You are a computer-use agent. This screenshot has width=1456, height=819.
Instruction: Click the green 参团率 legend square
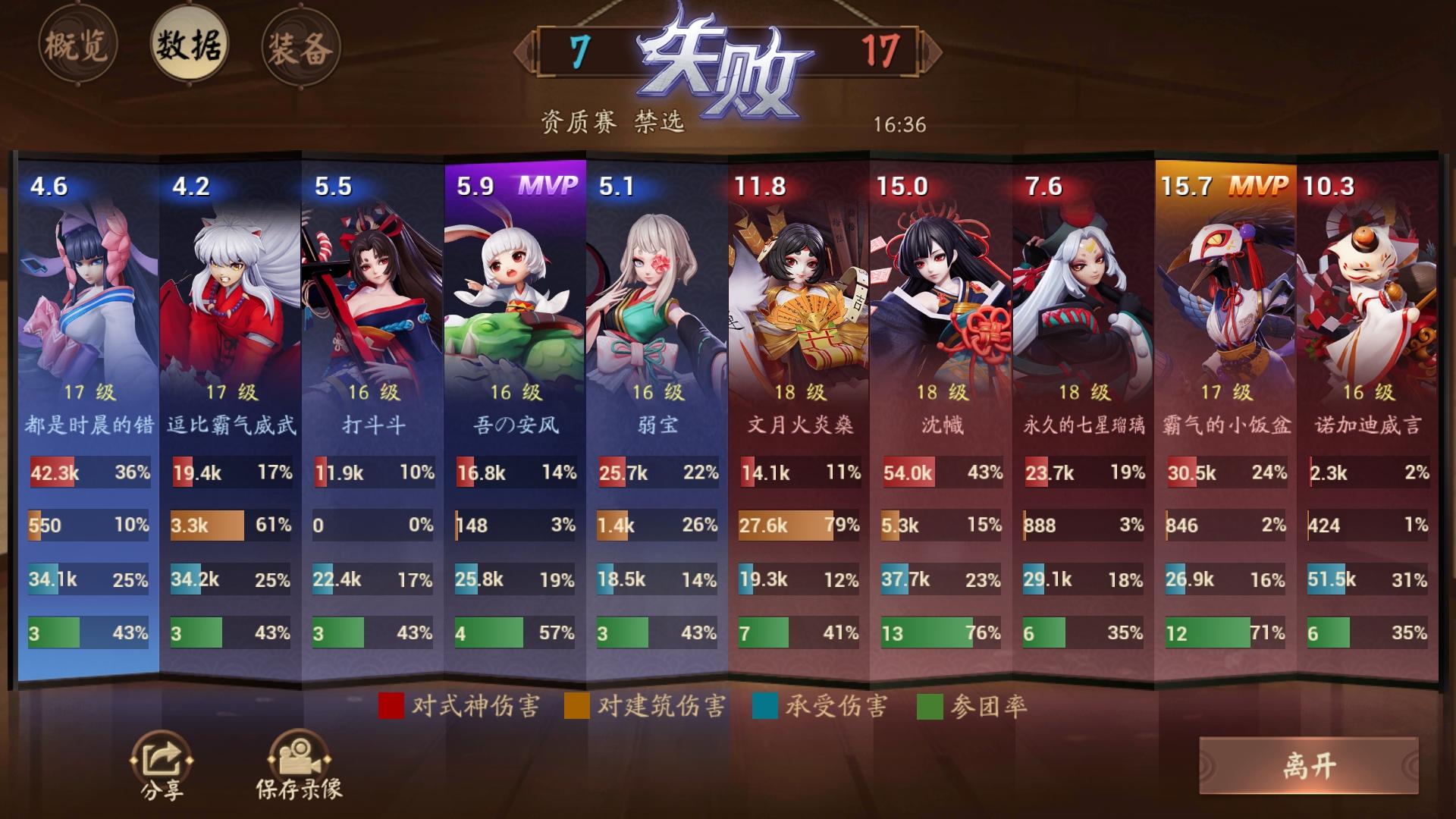[929, 706]
